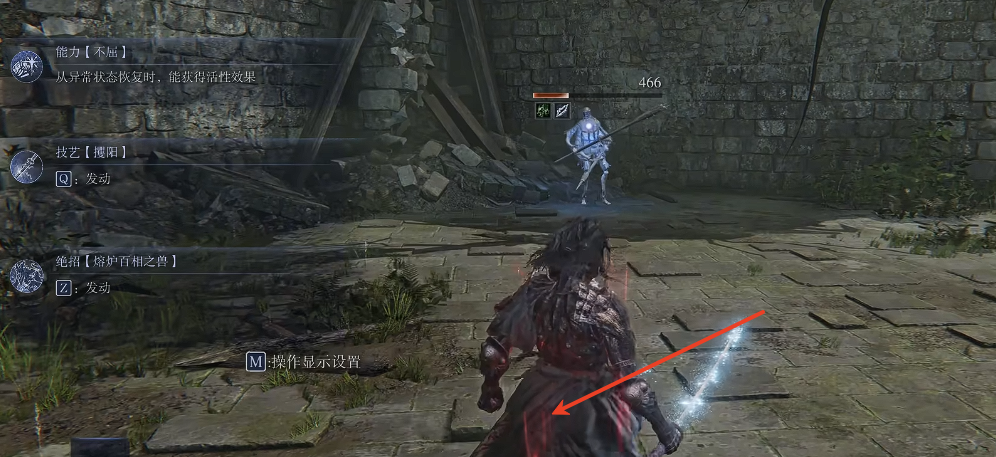Inspect the green status icon under enemy health
996x457 pixels.
pos(543,110)
